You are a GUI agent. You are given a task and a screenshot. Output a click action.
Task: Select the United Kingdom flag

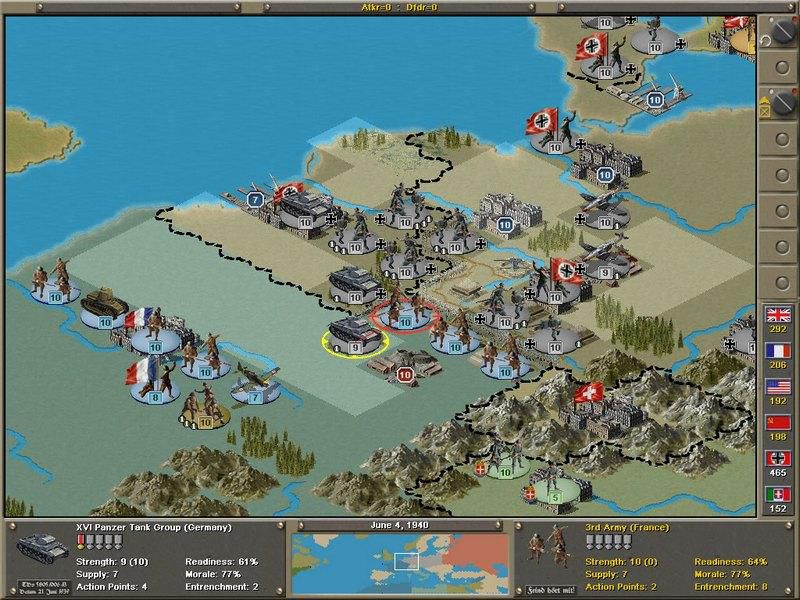click(777, 315)
